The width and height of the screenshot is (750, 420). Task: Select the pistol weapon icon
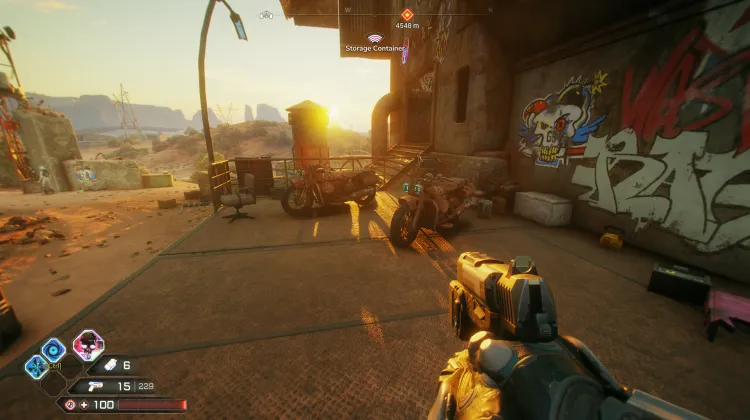(x=96, y=386)
